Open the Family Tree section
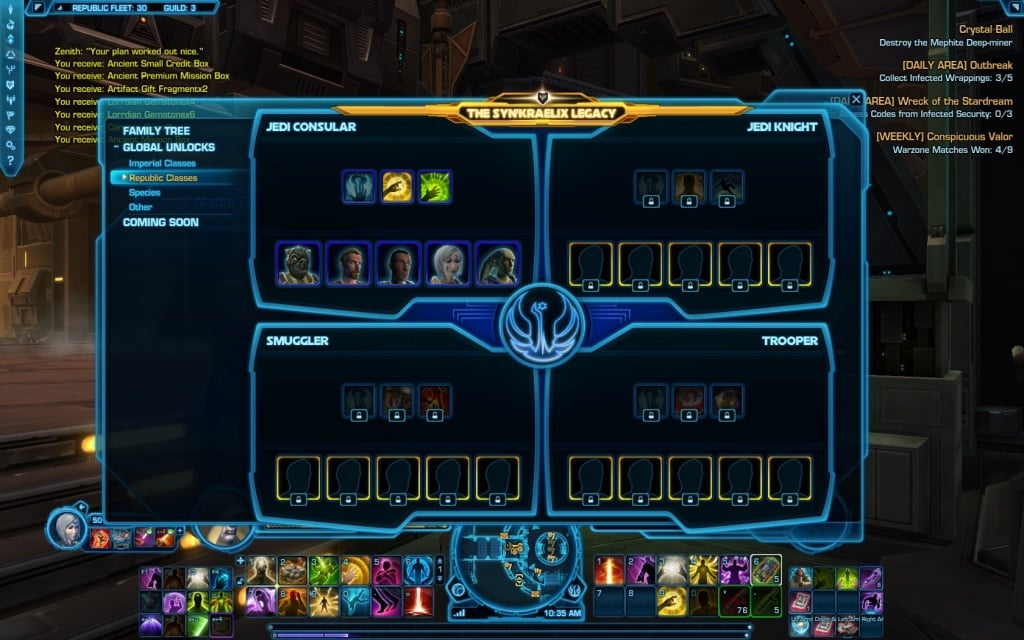1024x640 pixels. pos(155,131)
